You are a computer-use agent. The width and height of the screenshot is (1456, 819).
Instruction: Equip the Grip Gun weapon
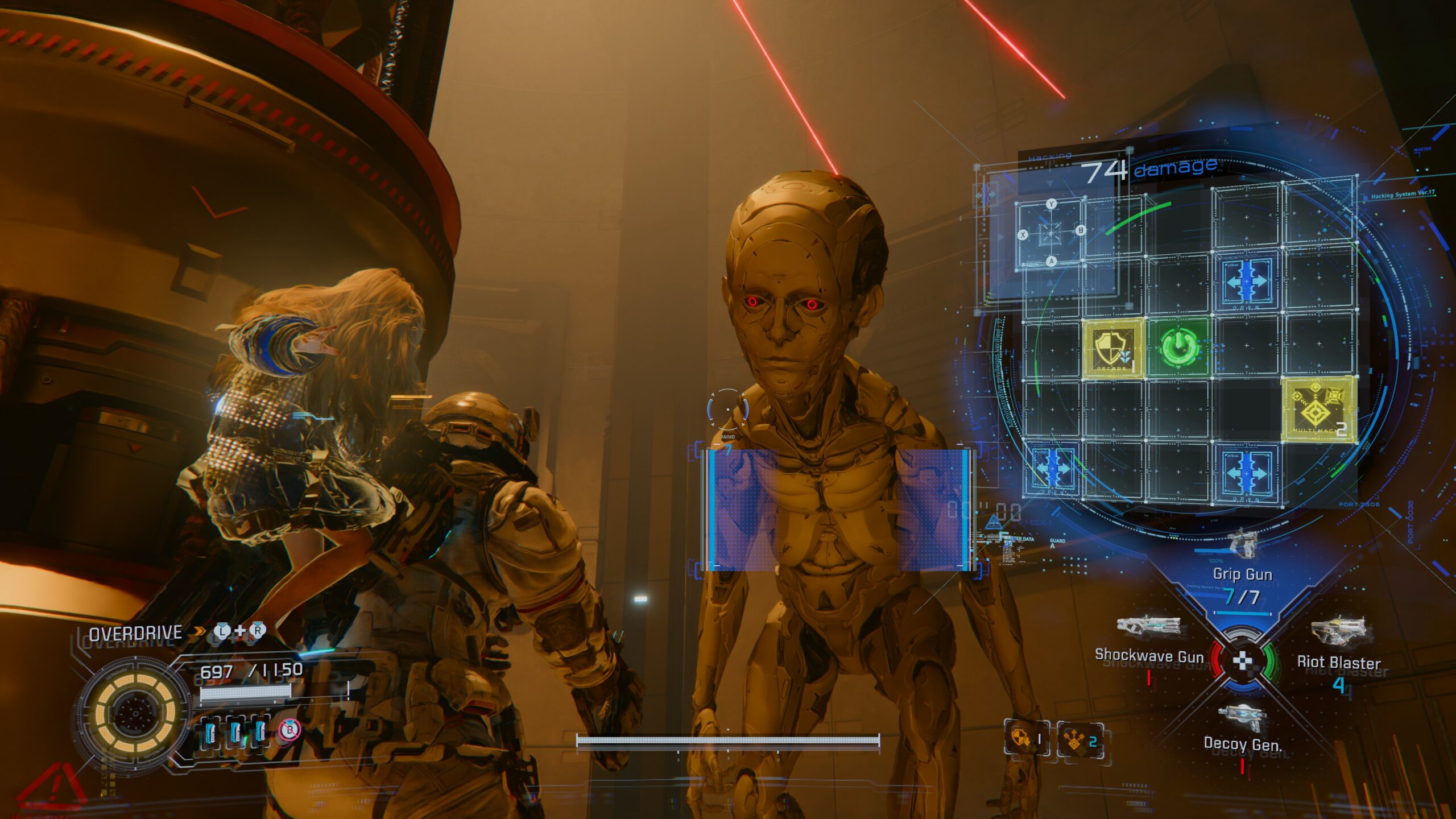click(x=1242, y=573)
